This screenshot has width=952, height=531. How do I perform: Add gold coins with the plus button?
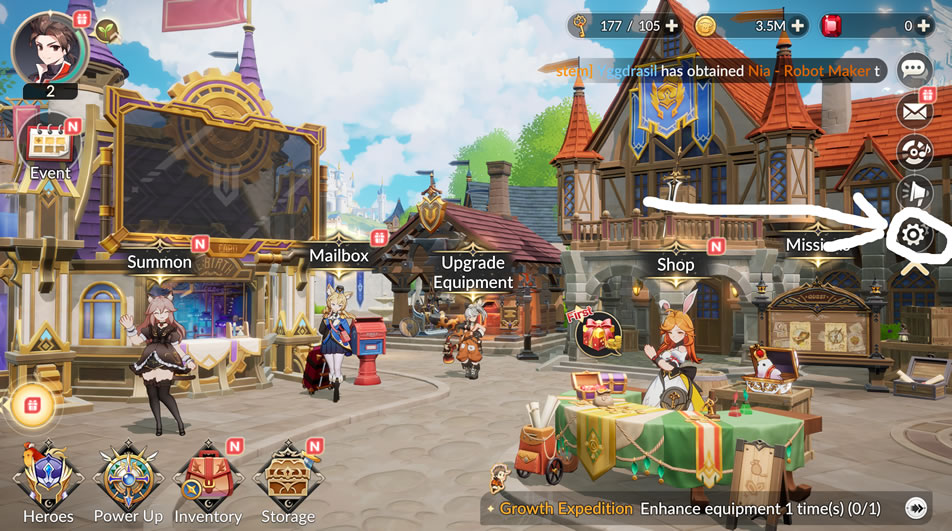[x=797, y=26]
